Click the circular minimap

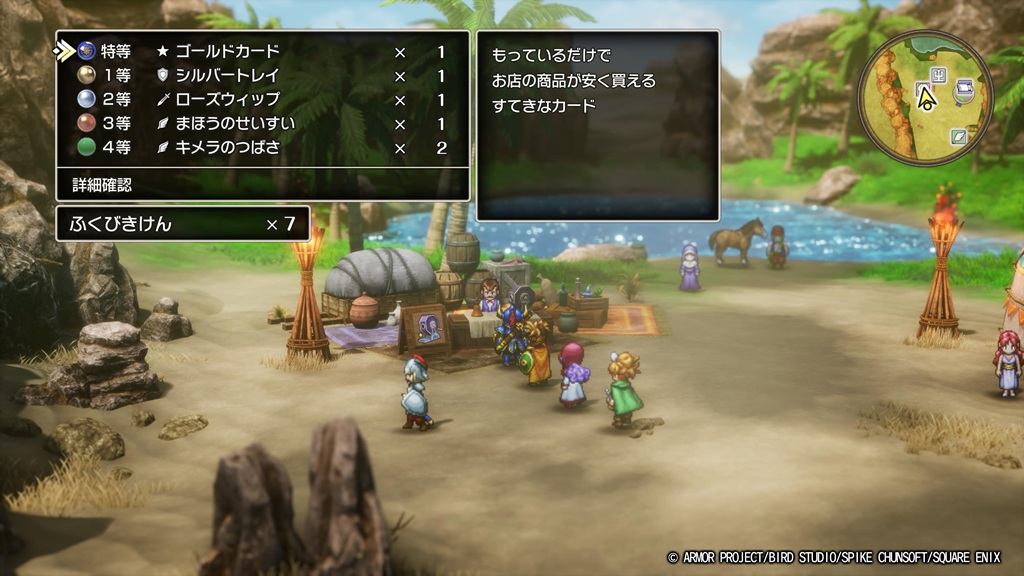tap(926, 97)
